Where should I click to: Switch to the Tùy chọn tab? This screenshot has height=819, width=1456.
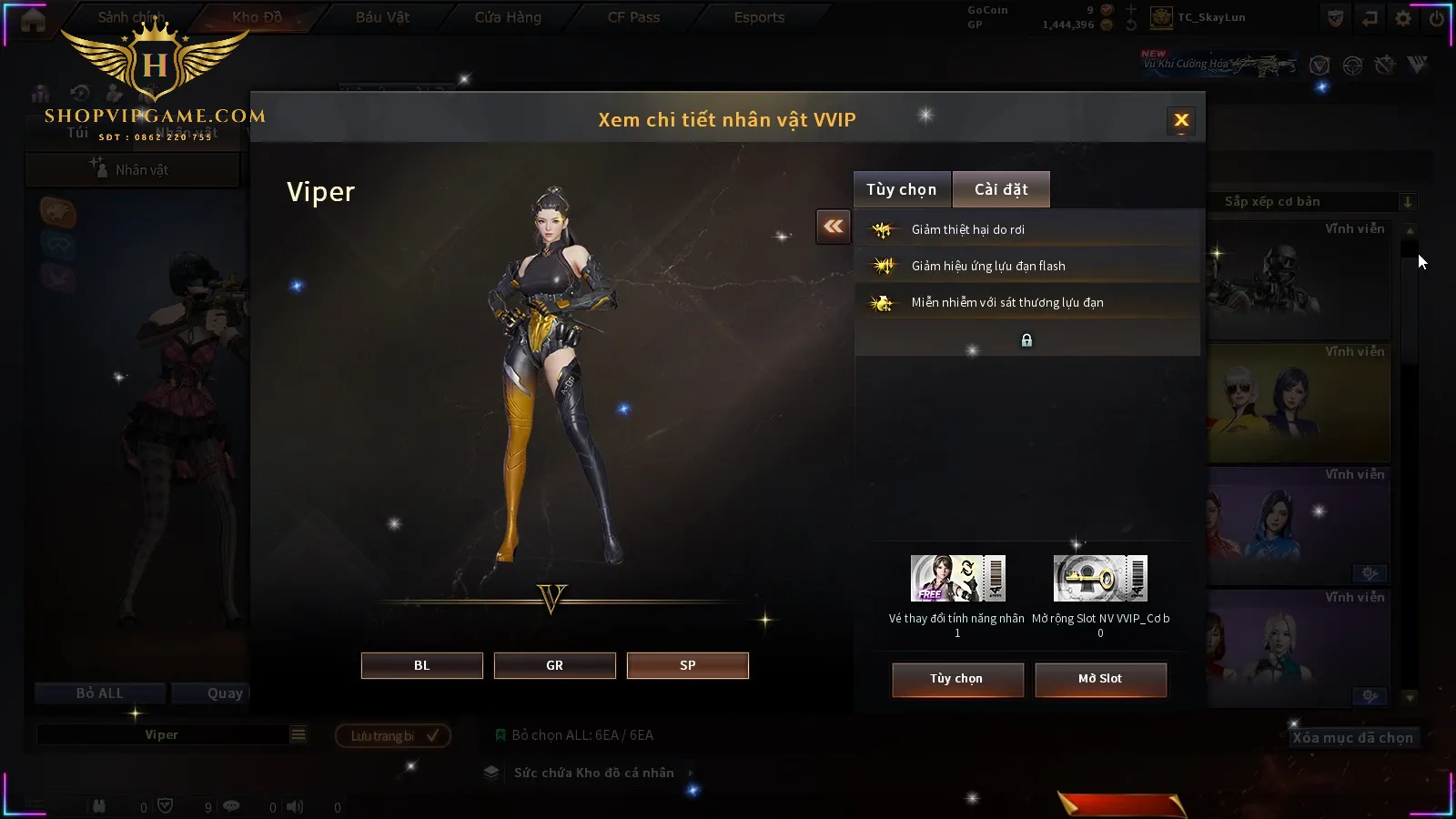901,189
